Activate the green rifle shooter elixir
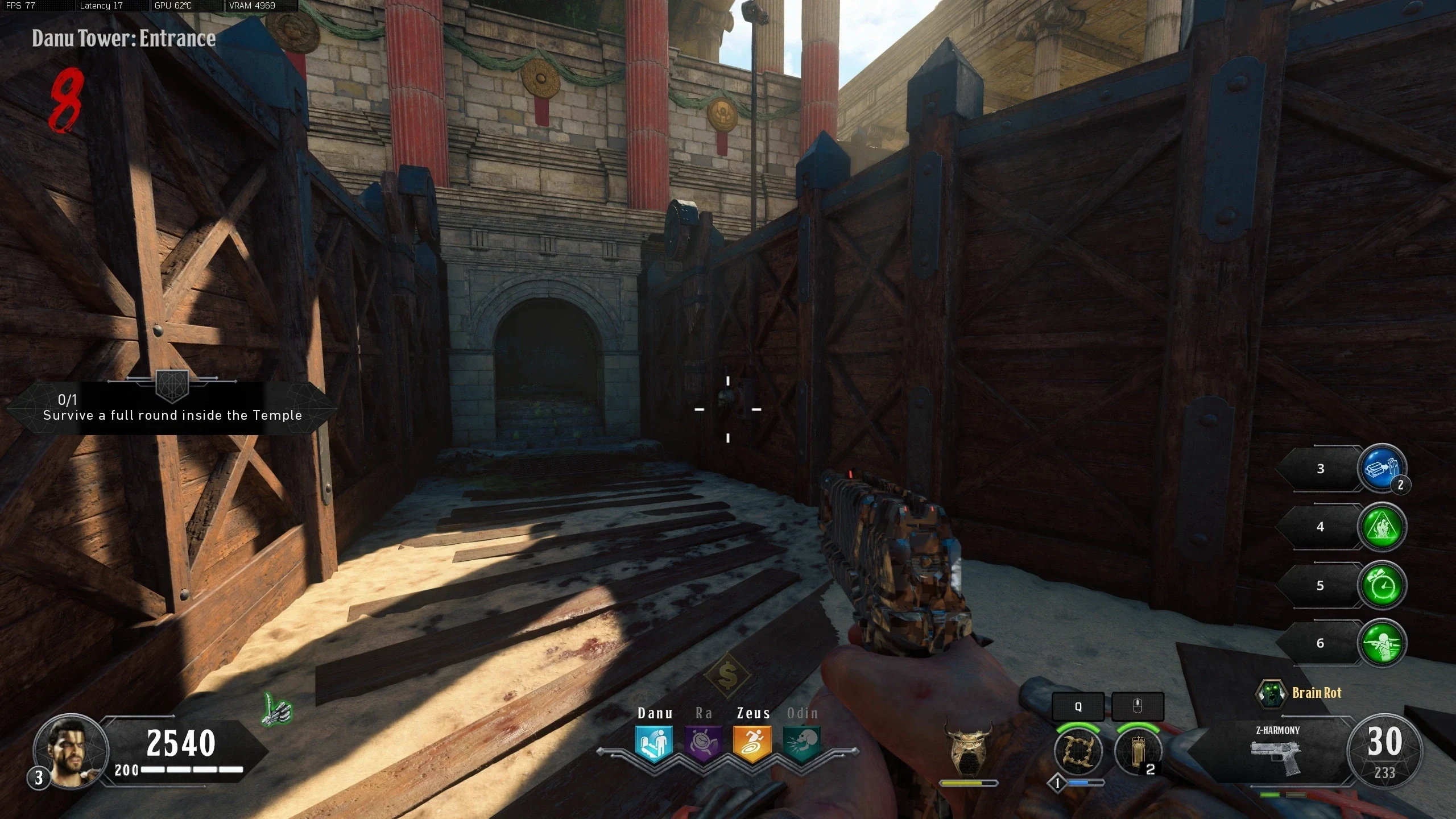The image size is (1456, 819). 1381,643
